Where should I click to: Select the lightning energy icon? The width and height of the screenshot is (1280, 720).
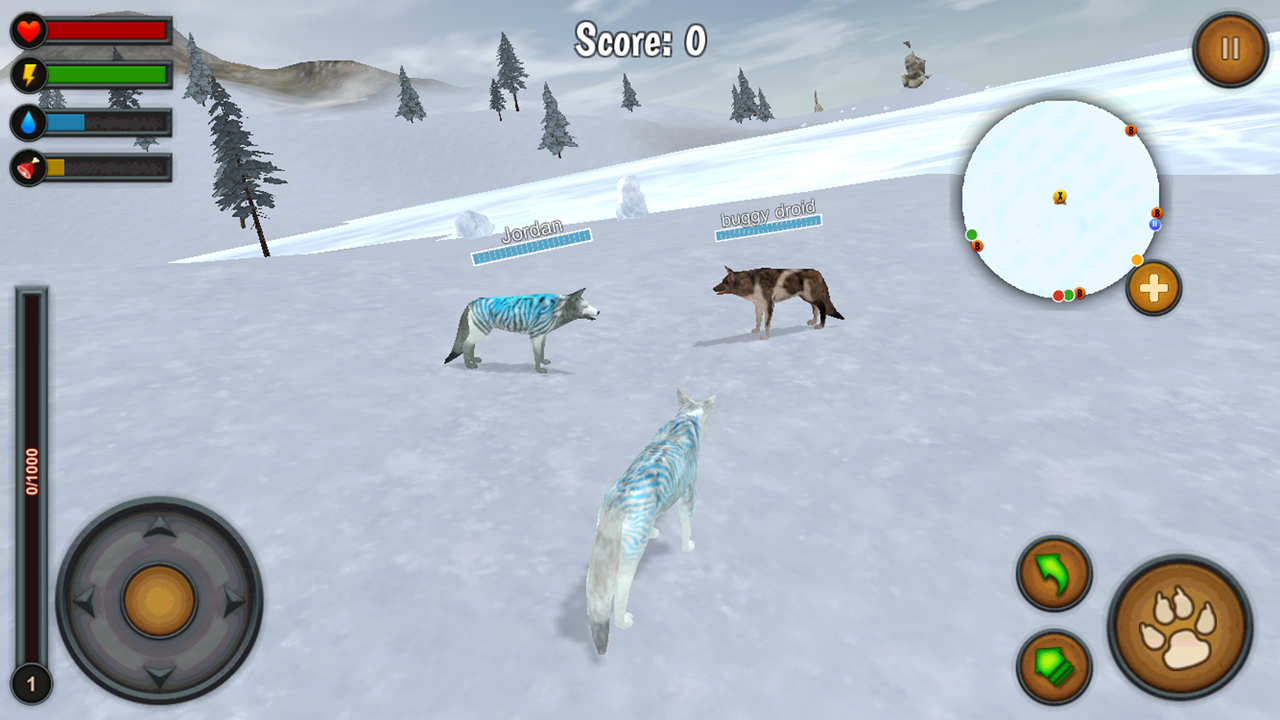pos(27,73)
